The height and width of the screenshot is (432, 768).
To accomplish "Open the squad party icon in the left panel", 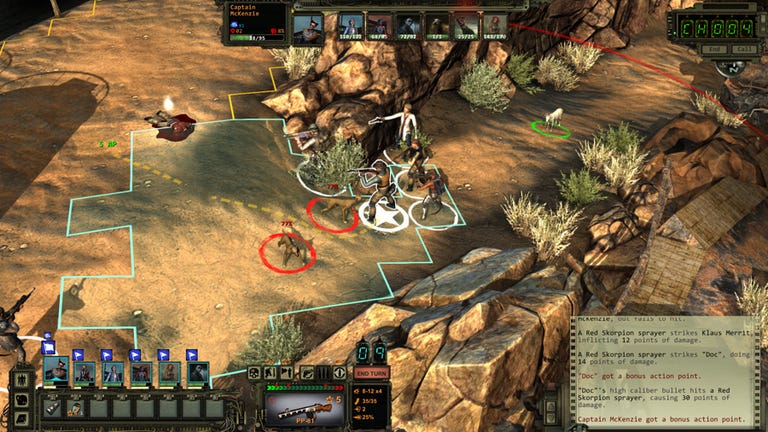I will point(22,382).
